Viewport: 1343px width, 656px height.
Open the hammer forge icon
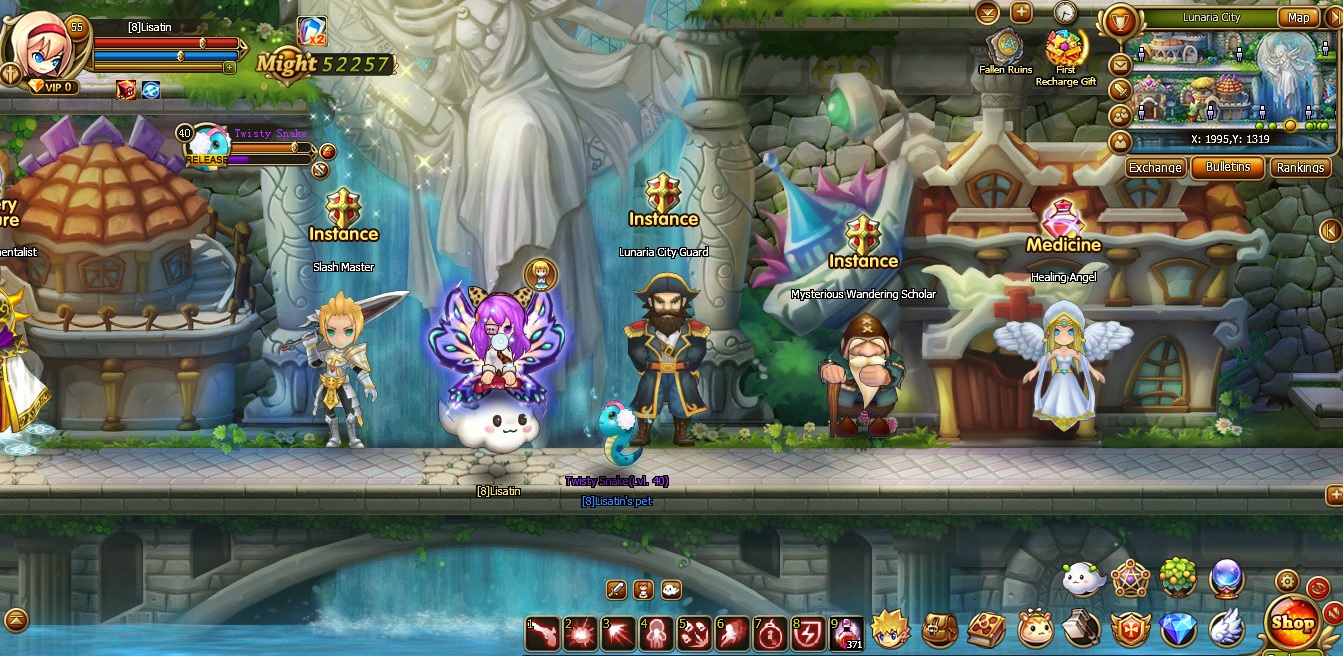(x=1082, y=630)
